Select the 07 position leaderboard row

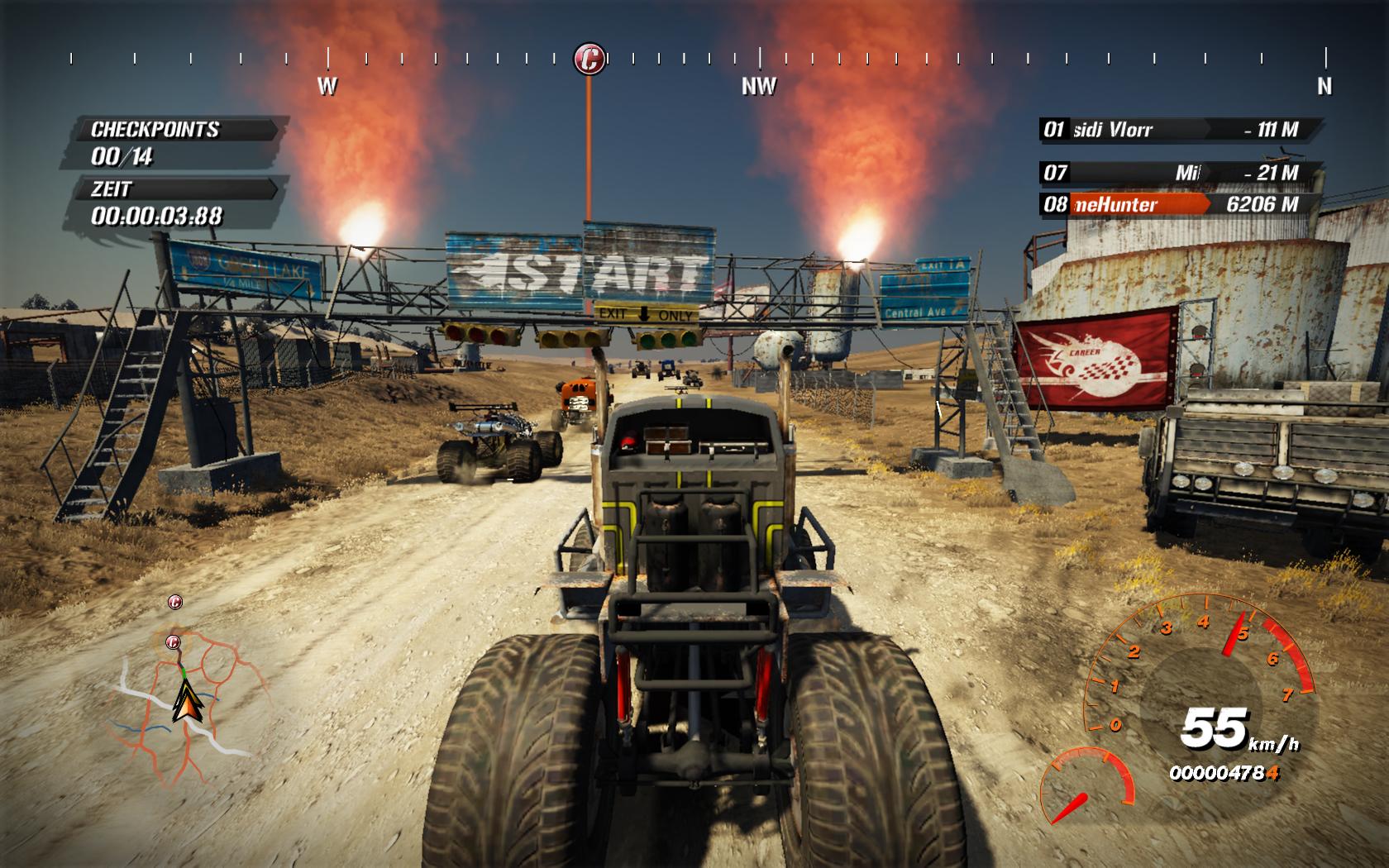tap(1178, 173)
